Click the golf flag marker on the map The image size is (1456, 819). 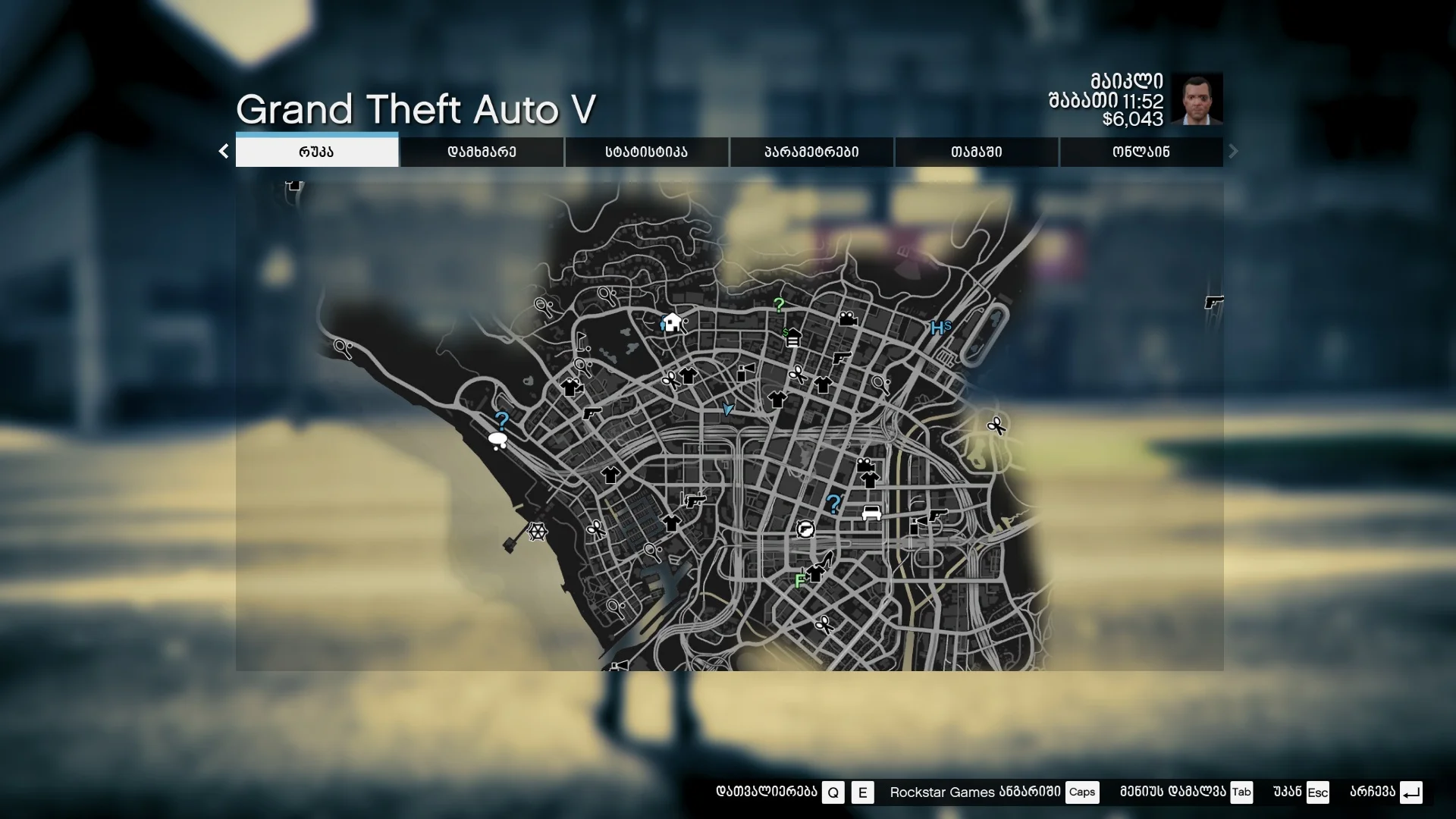coord(582,340)
